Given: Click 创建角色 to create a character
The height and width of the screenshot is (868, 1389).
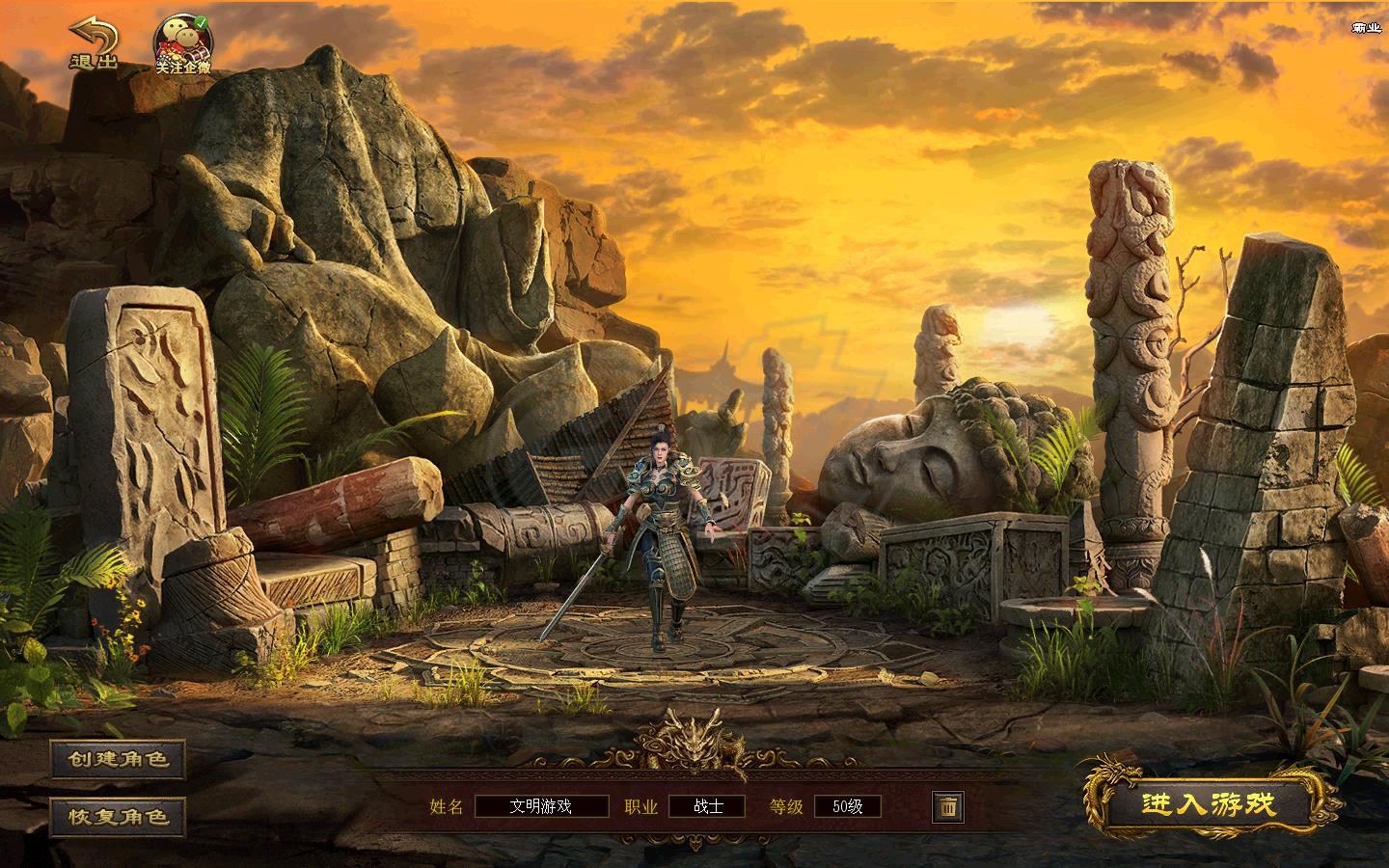Looking at the screenshot, I should coord(119,759).
